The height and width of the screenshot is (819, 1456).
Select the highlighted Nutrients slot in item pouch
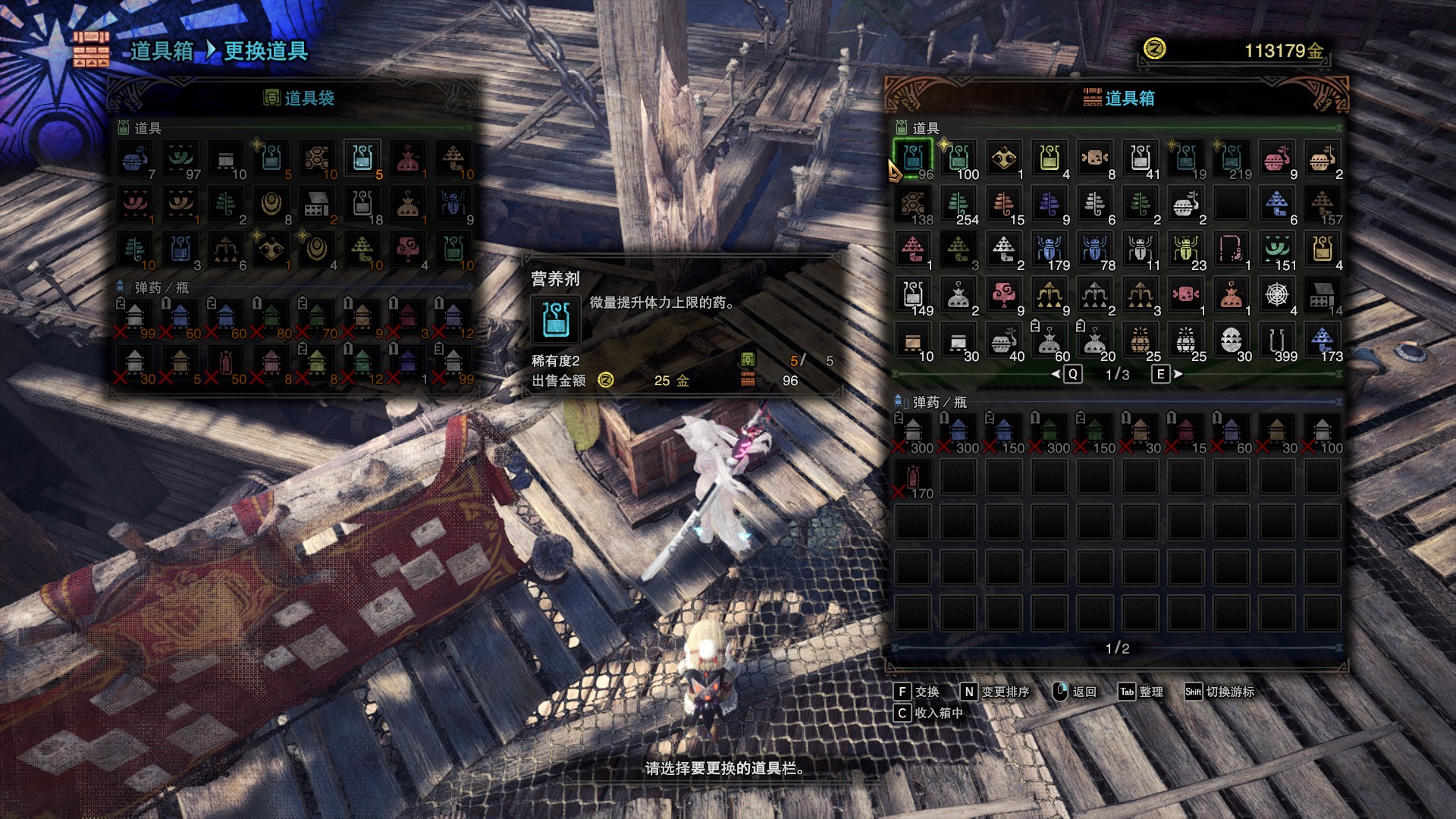point(362,159)
